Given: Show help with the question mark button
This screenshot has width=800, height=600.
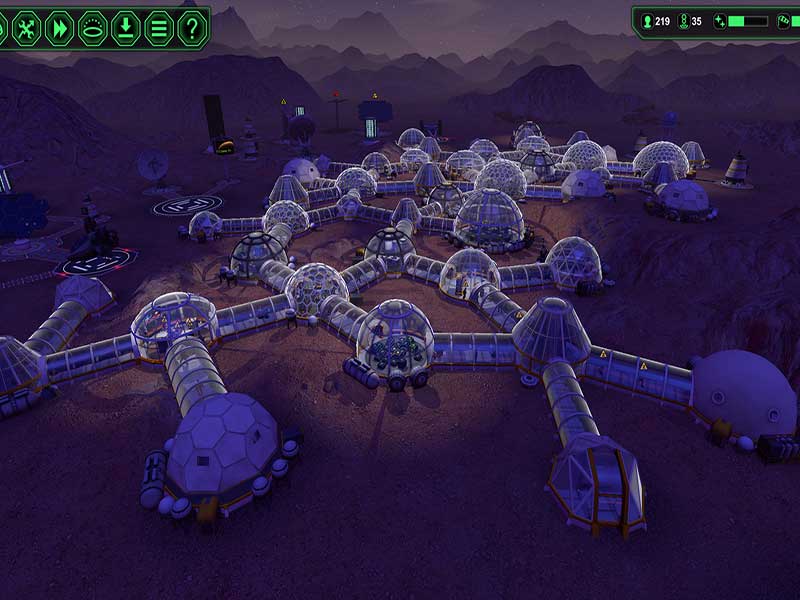Looking at the screenshot, I should coord(191,28).
